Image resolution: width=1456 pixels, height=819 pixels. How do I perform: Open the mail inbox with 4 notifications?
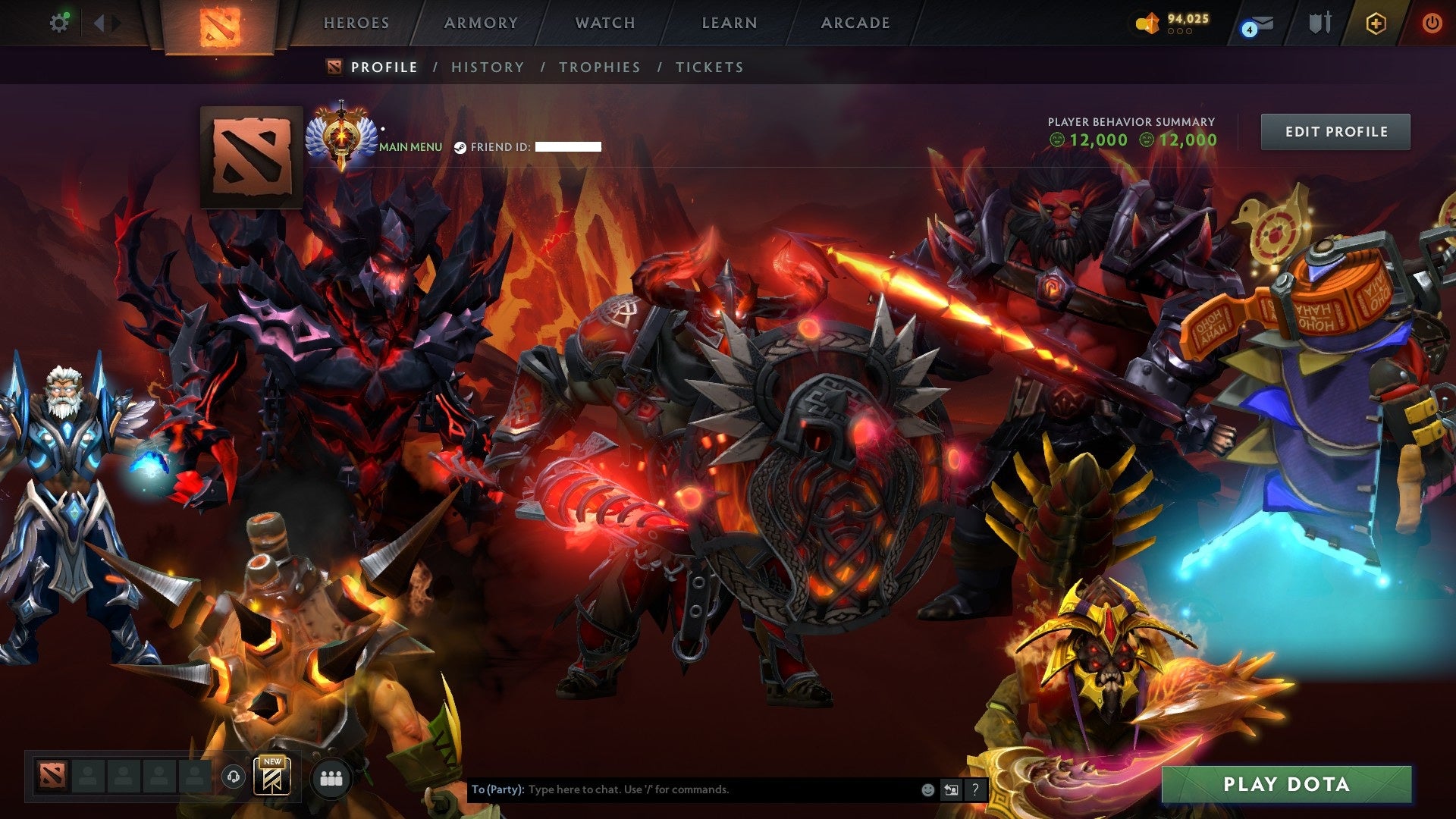pyautogui.click(x=1250, y=24)
